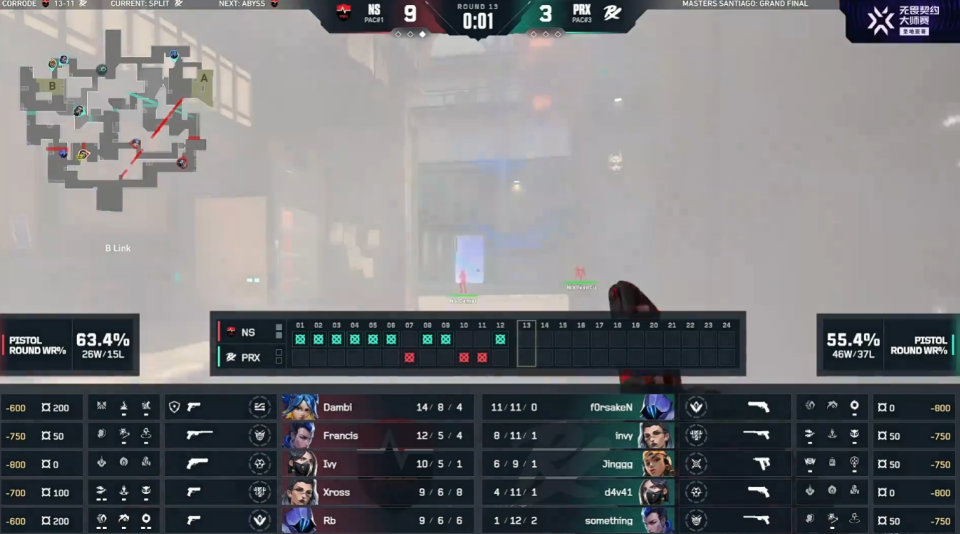Screen dimensions: 960x534
Task: Choose f0rsakeN in the PRX roster
Action: pyautogui.click(x=580, y=407)
